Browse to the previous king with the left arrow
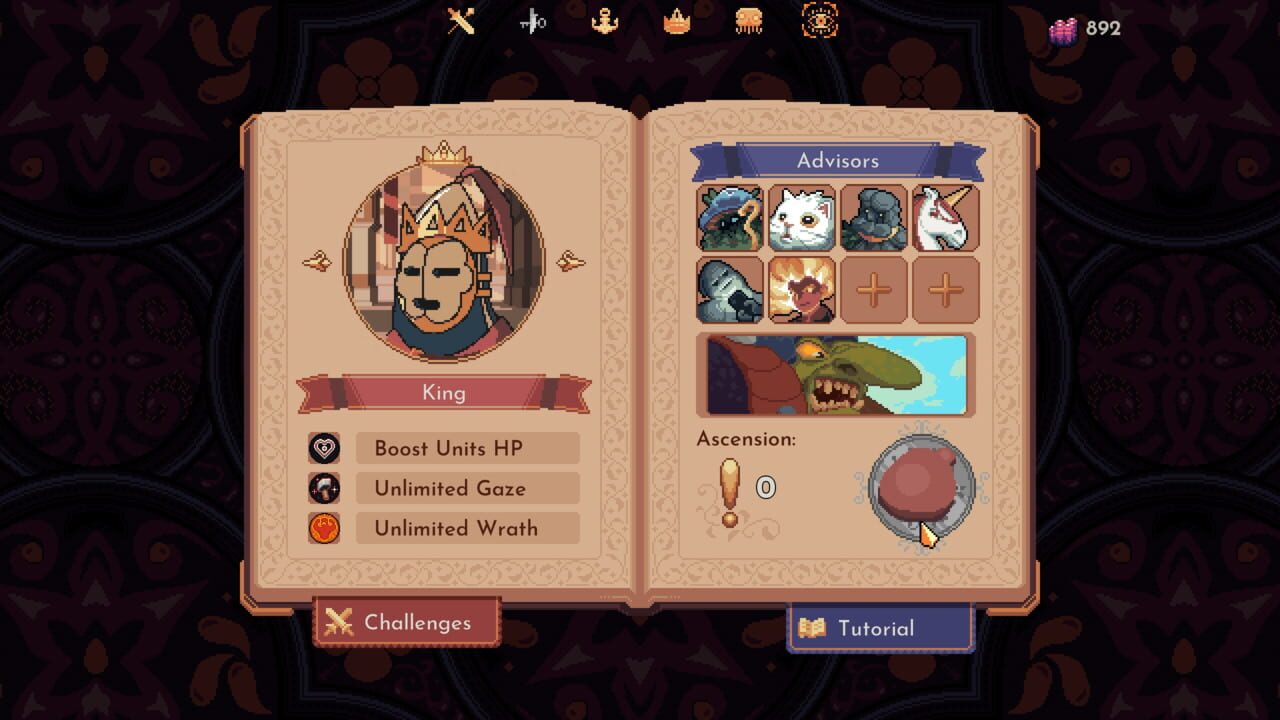Image resolution: width=1280 pixels, height=720 pixels. click(x=318, y=260)
